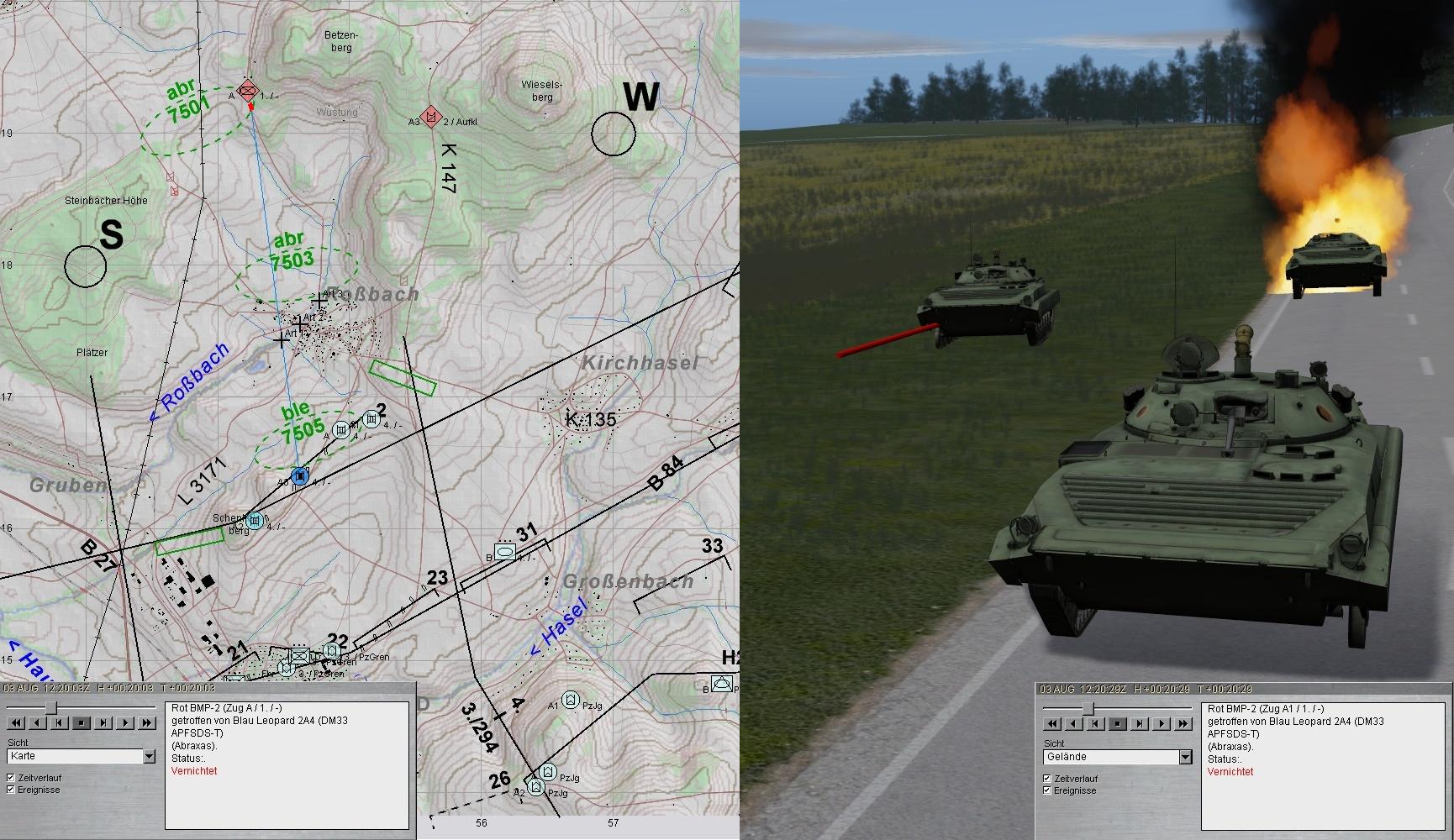Image resolution: width=1454 pixels, height=840 pixels.
Task: Rewind the replay fast in the Karte panel
Action: (14, 722)
